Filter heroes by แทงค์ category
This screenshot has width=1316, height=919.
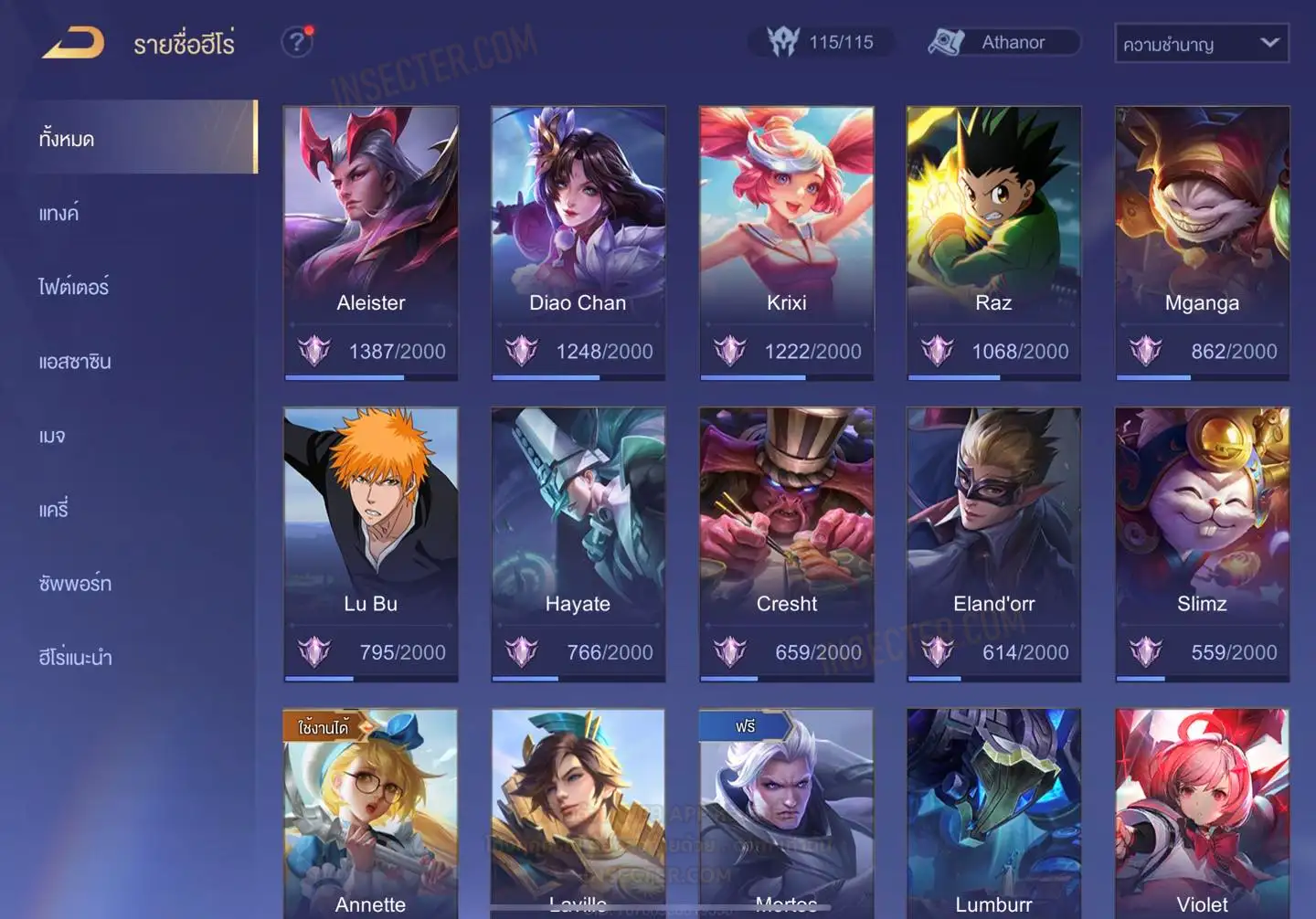pyautogui.click(x=58, y=214)
